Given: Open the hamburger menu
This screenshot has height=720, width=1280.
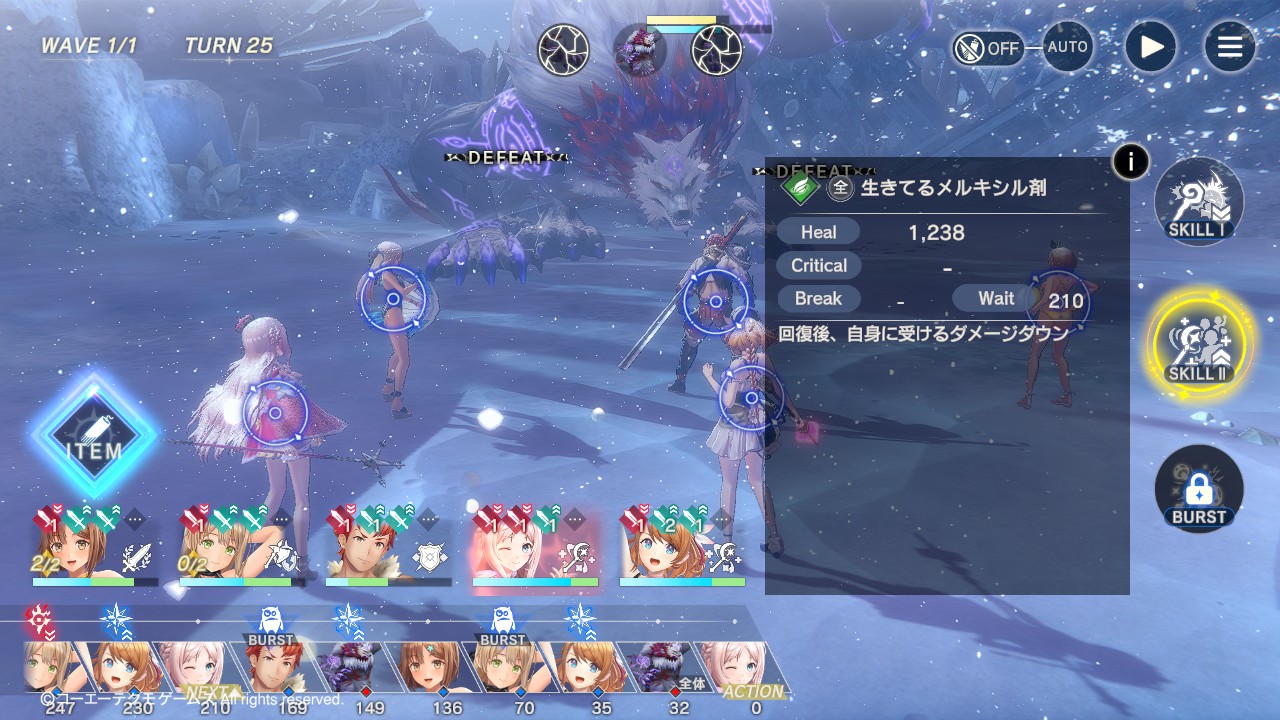Looking at the screenshot, I should click(x=1229, y=47).
